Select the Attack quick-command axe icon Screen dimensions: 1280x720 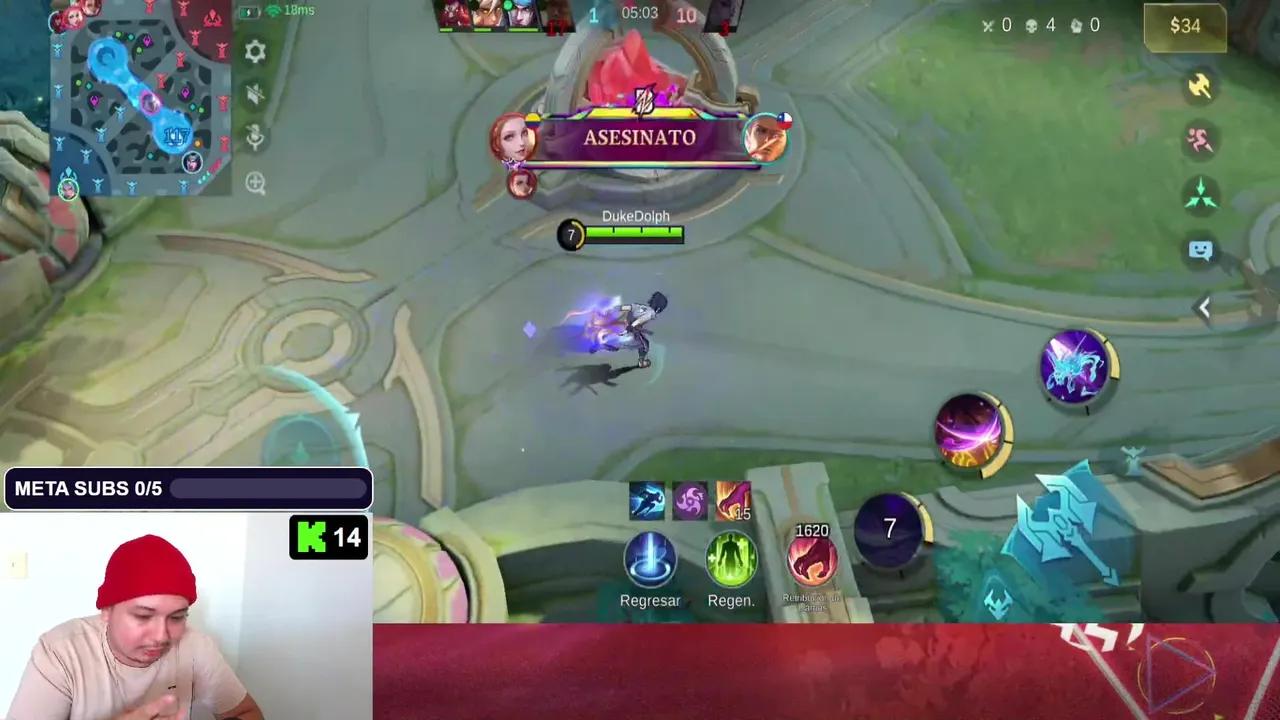[1199, 88]
